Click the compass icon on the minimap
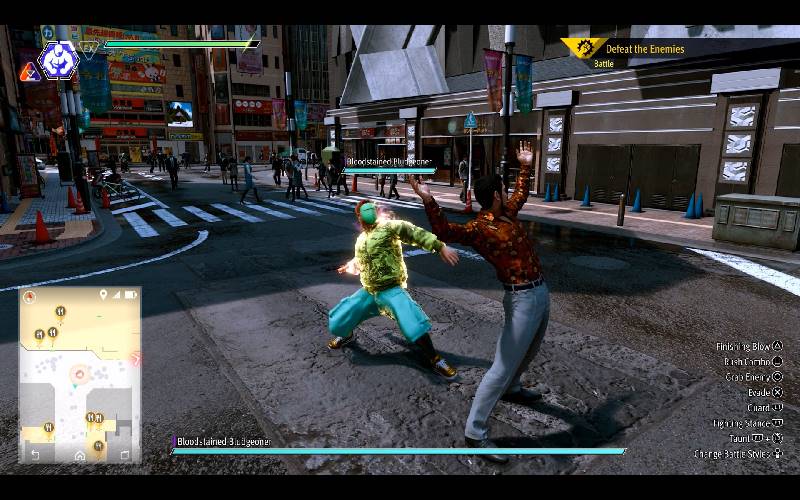This screenshot has width=800, height=500. (x=29, y=297)
